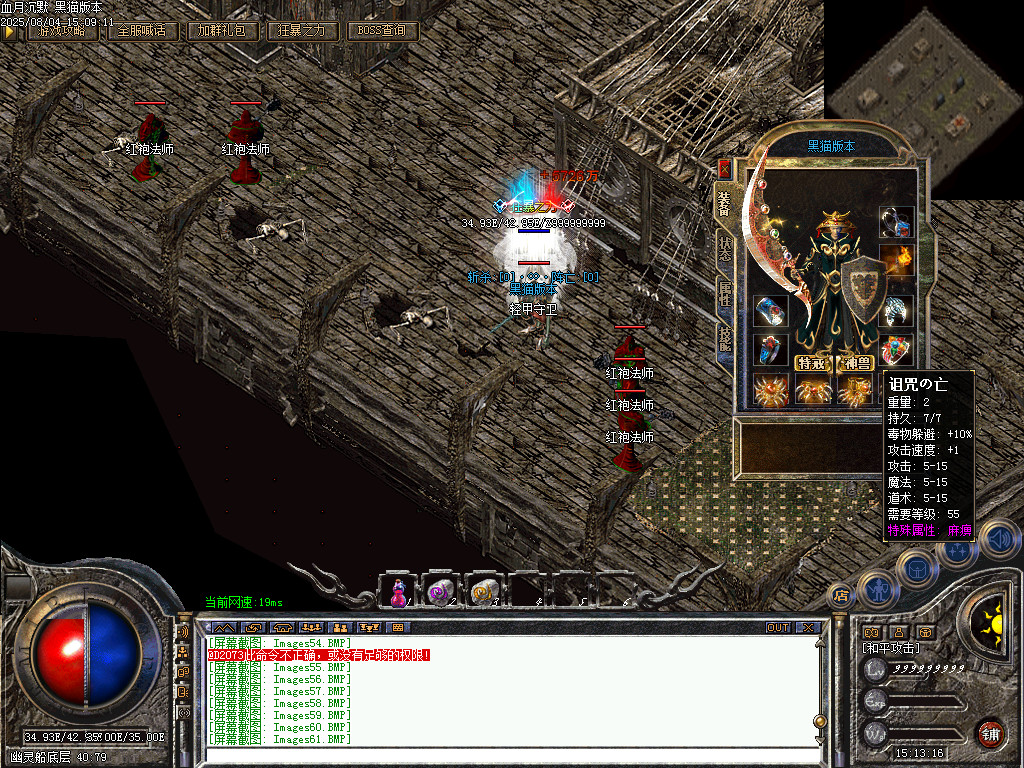
Task: Select the 装备 equipment tab
Action: coord(723,204)
